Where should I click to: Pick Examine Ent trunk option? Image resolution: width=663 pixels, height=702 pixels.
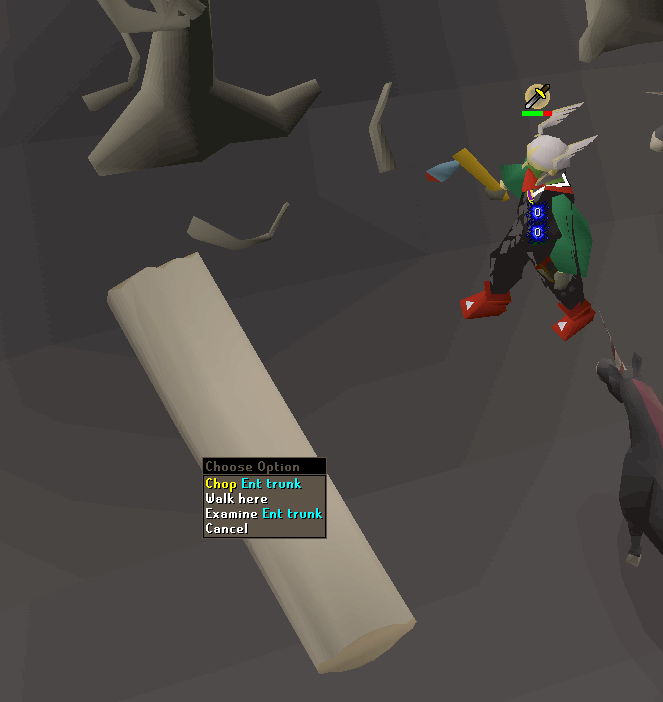coord(263,513)
